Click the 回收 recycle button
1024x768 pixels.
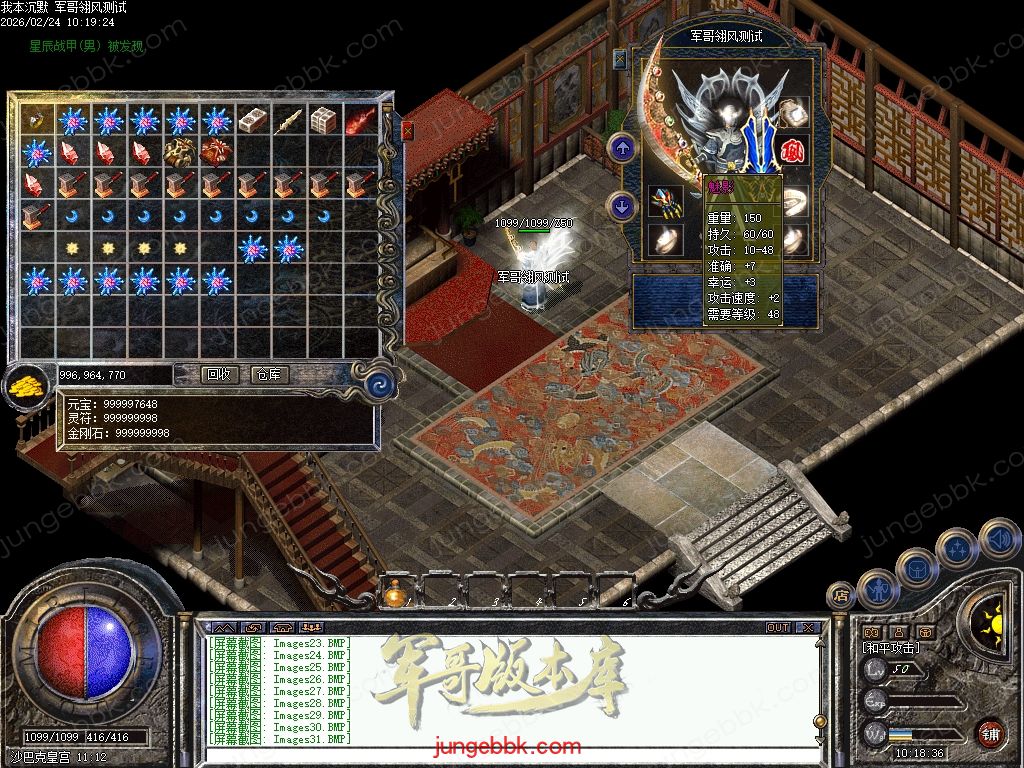click(x=219, y=375)
